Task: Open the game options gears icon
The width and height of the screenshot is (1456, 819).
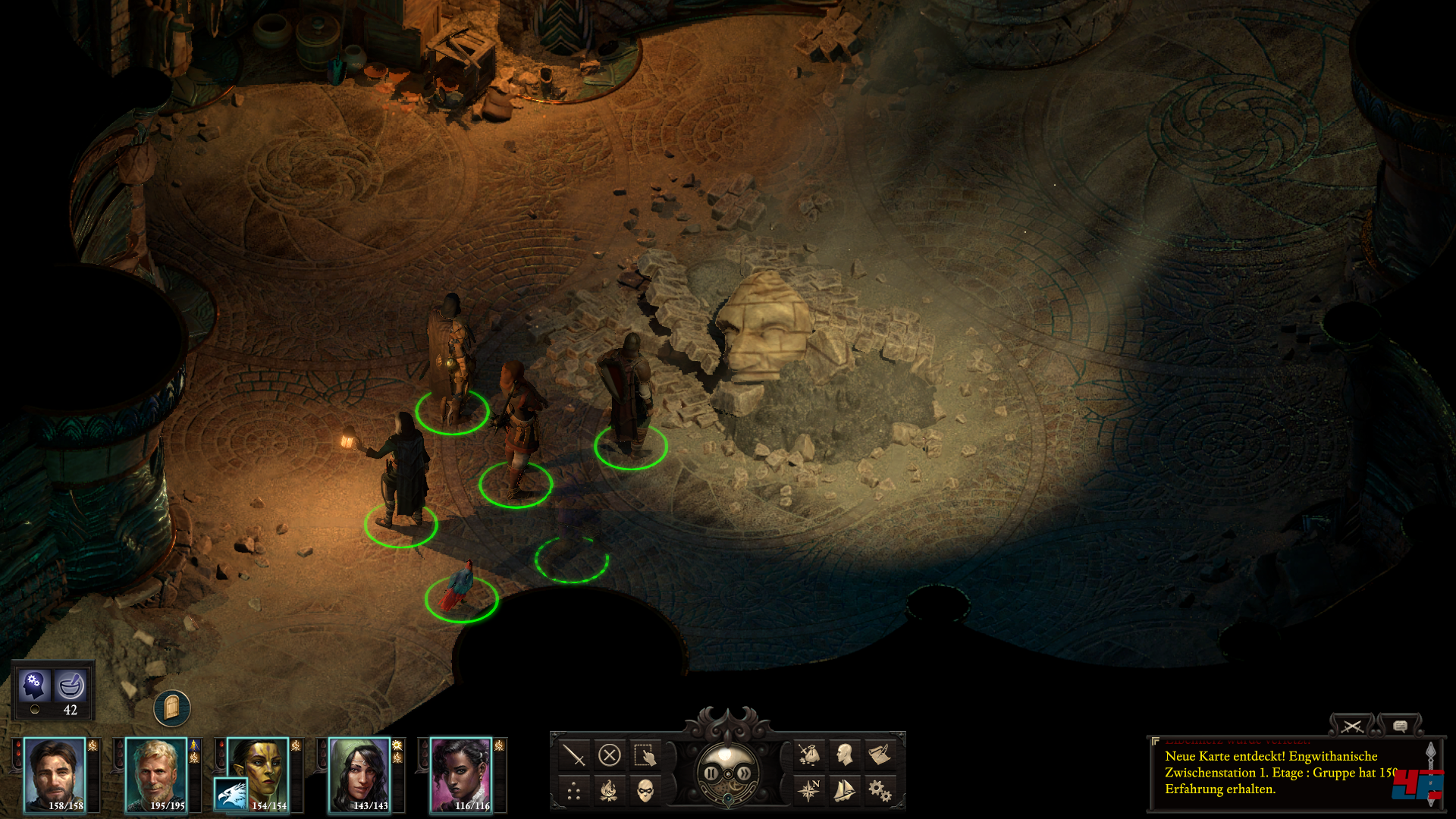Action: click(x=880, y=791)
